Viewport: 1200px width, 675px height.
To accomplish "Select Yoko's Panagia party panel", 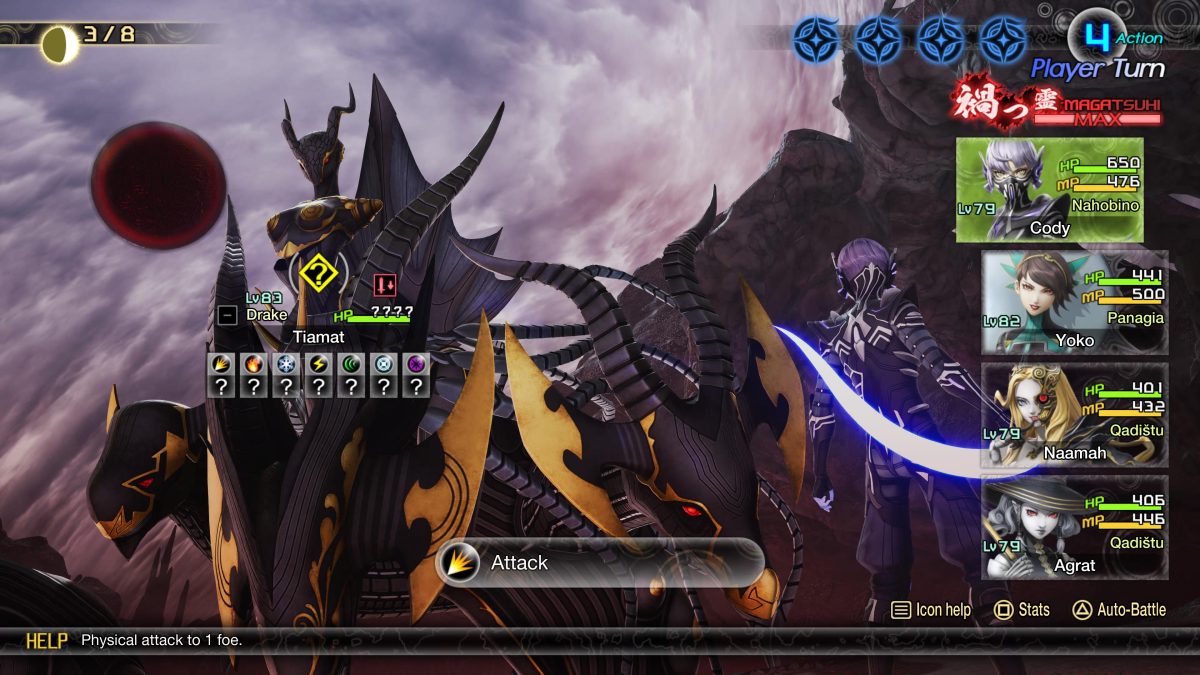I will pyautogui.click(x=1073, y=302).
